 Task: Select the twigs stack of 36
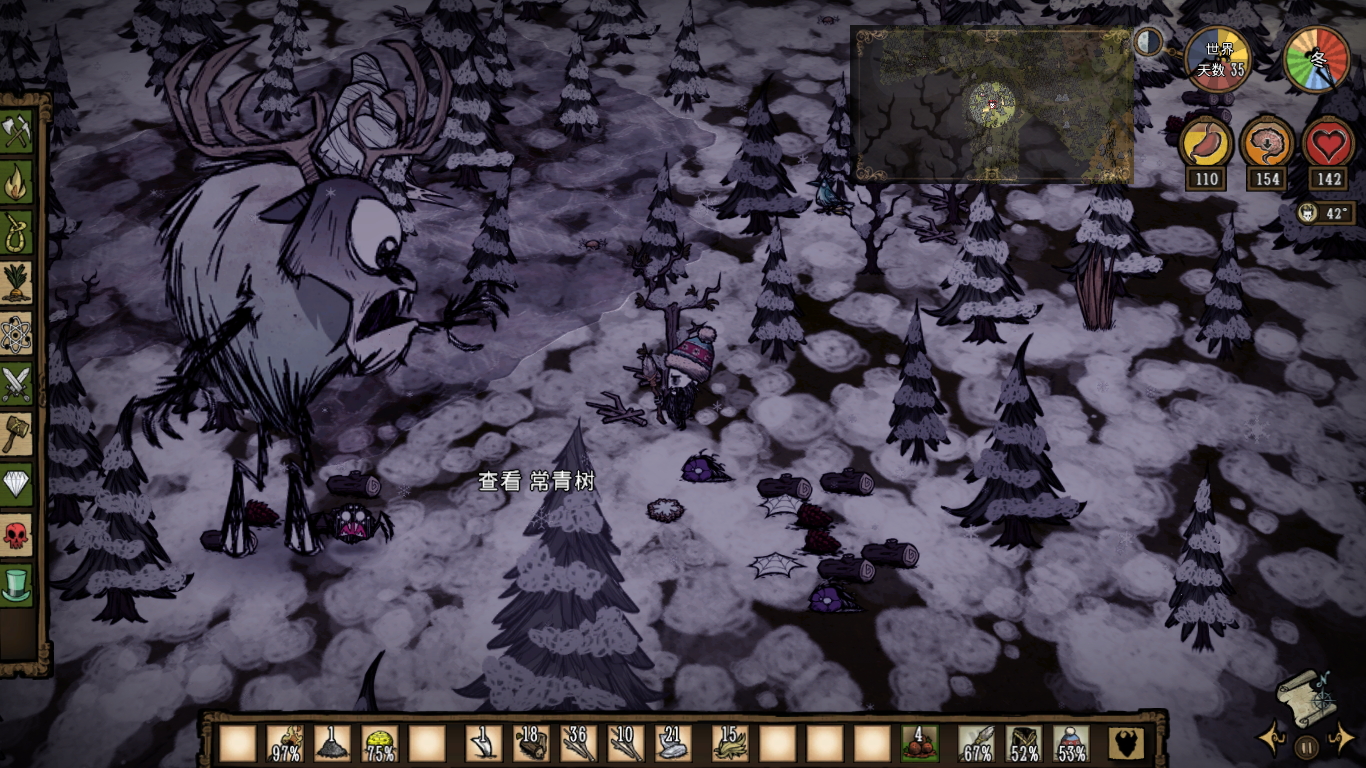pyautogui.click(x=578, y=743)
